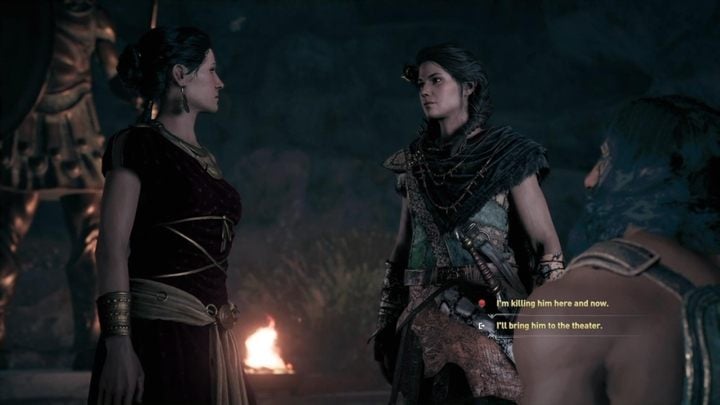This screenshot has height=405, width=720.
Task: Select "I'll bring him to the theater." reply
Action: click(549, 325)
